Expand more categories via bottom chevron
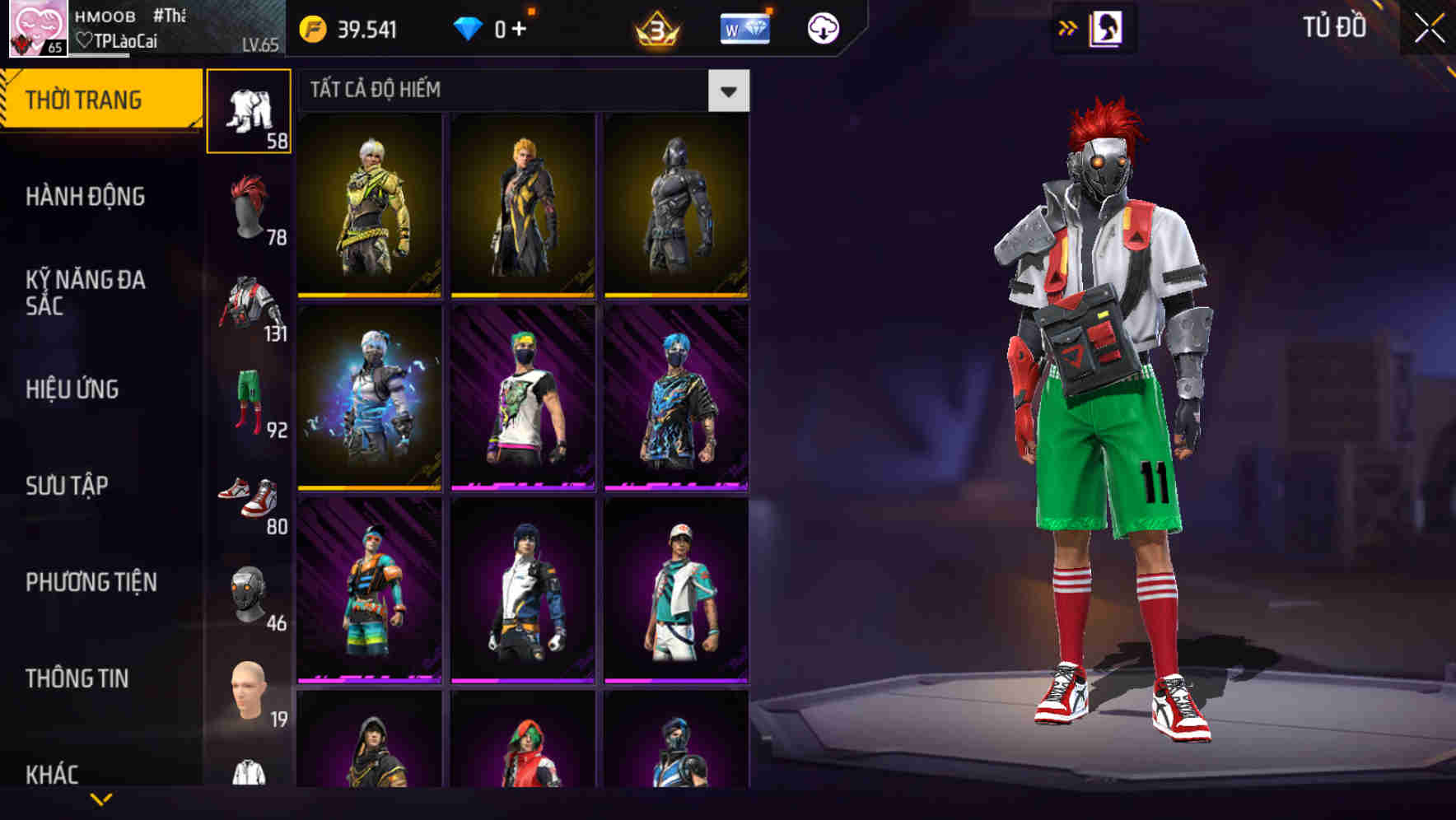1456x820 pixels. click(x=102, y=799)
